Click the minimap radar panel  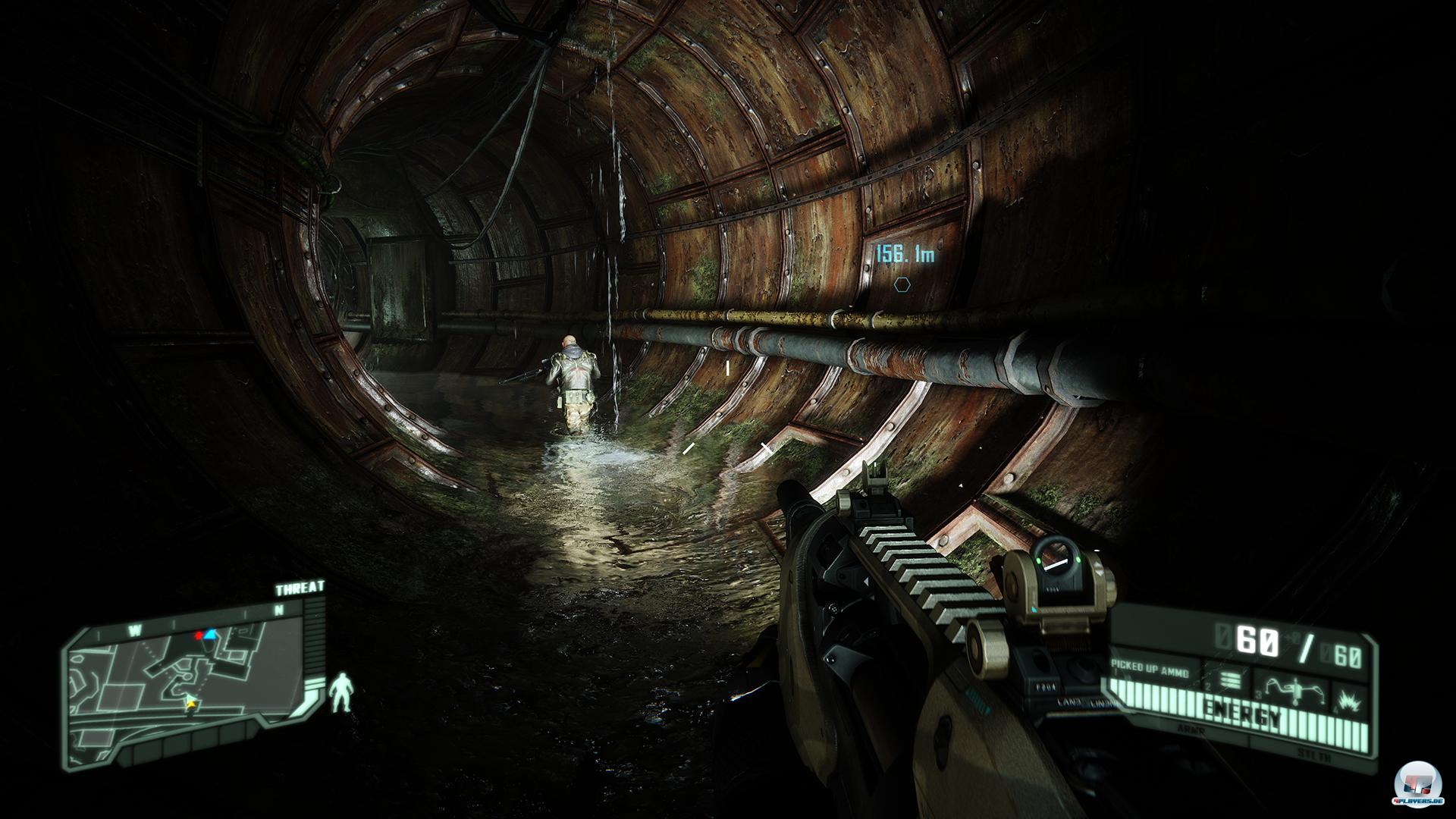190,675
